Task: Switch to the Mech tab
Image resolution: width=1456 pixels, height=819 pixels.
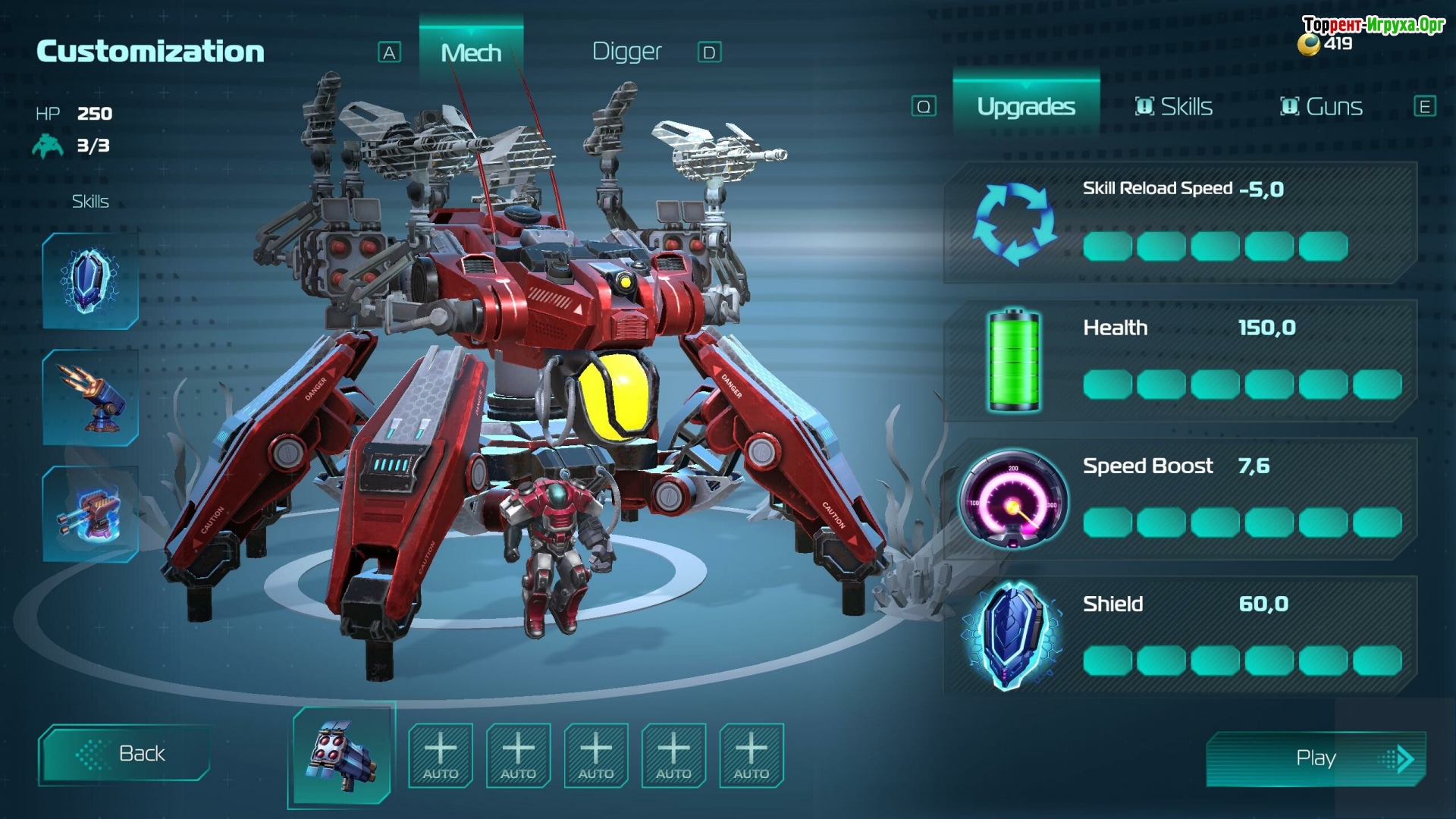Action: pos(471,52)
